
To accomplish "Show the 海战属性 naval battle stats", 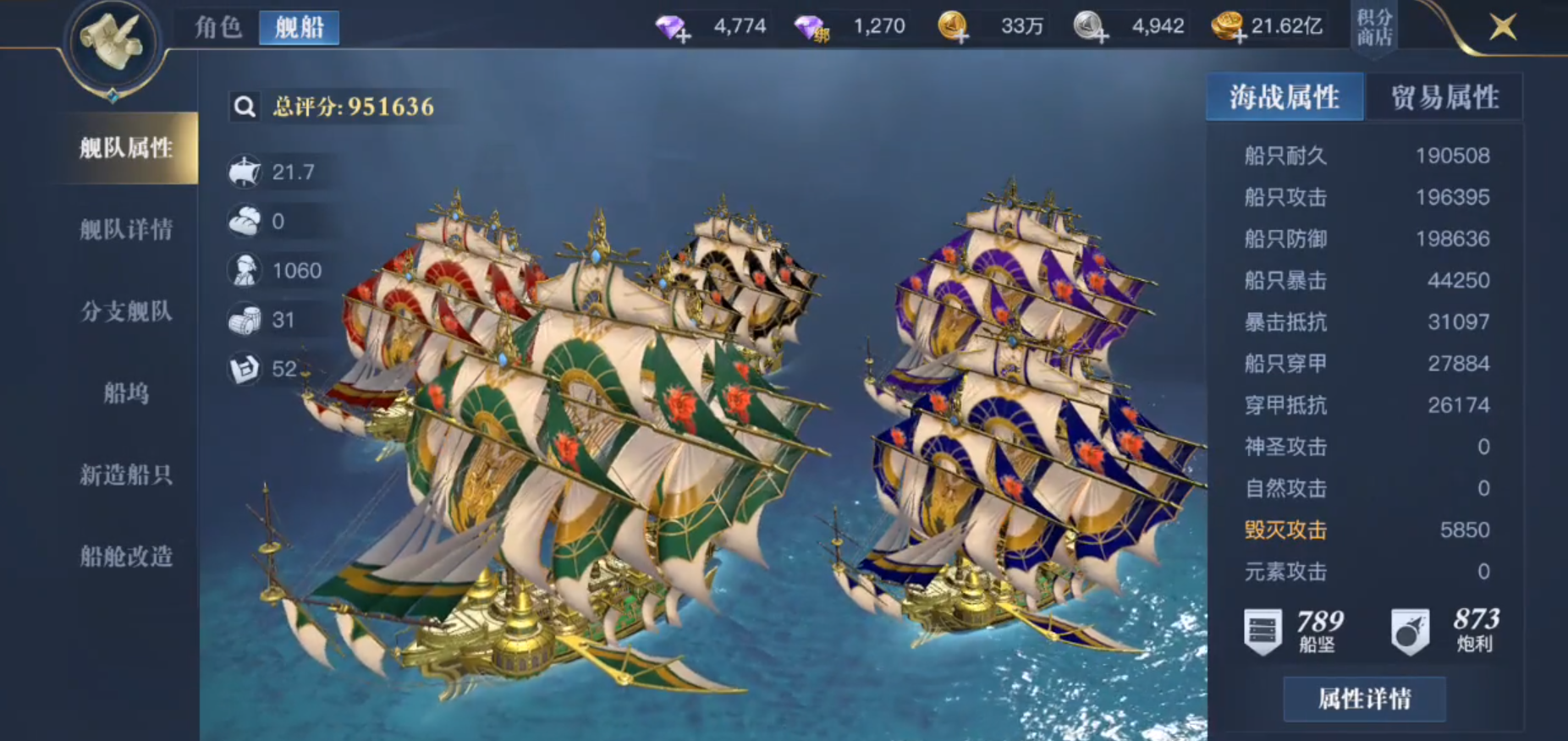I will 1284,97.
